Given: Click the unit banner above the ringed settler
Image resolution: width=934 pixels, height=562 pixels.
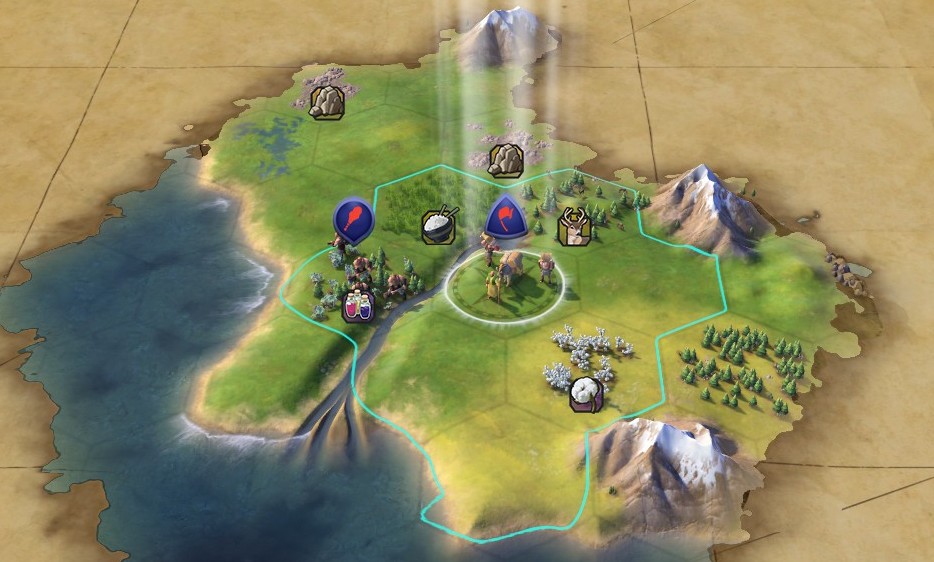Looking at the screenshot, I should 503,216.
